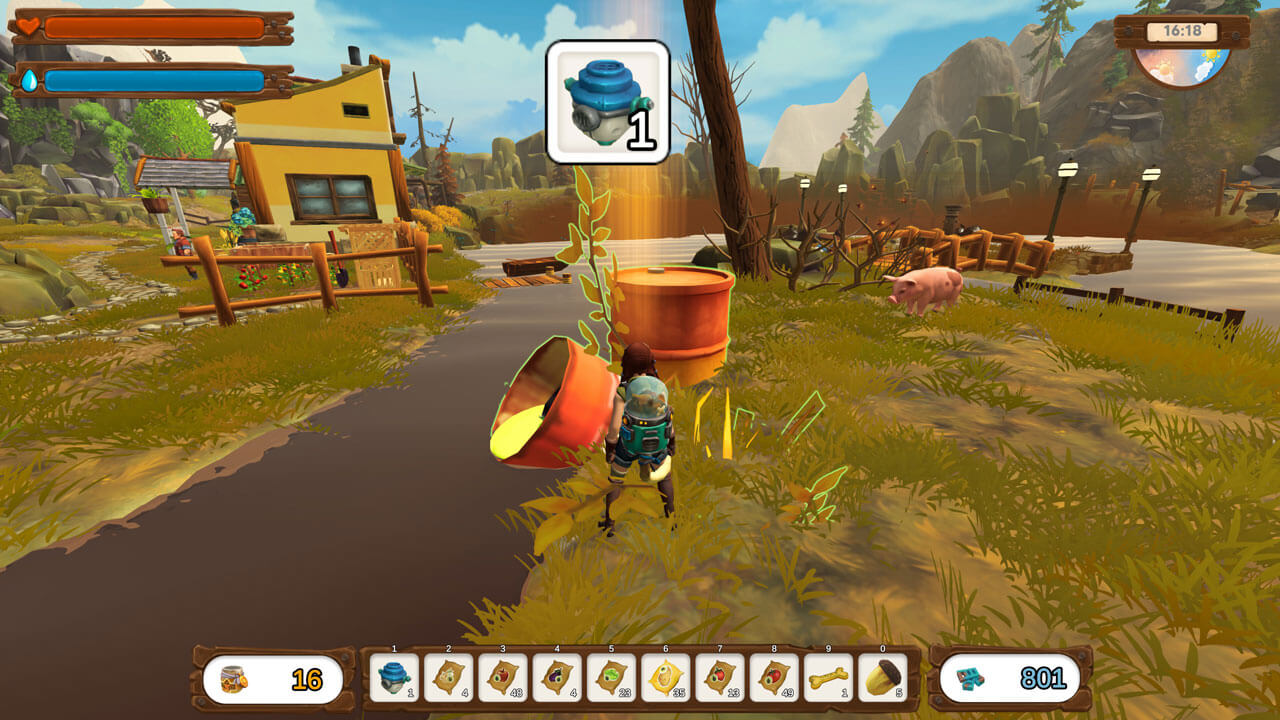Select the pale seed bag in hotbar slot 2

click(x=449, y=678)
